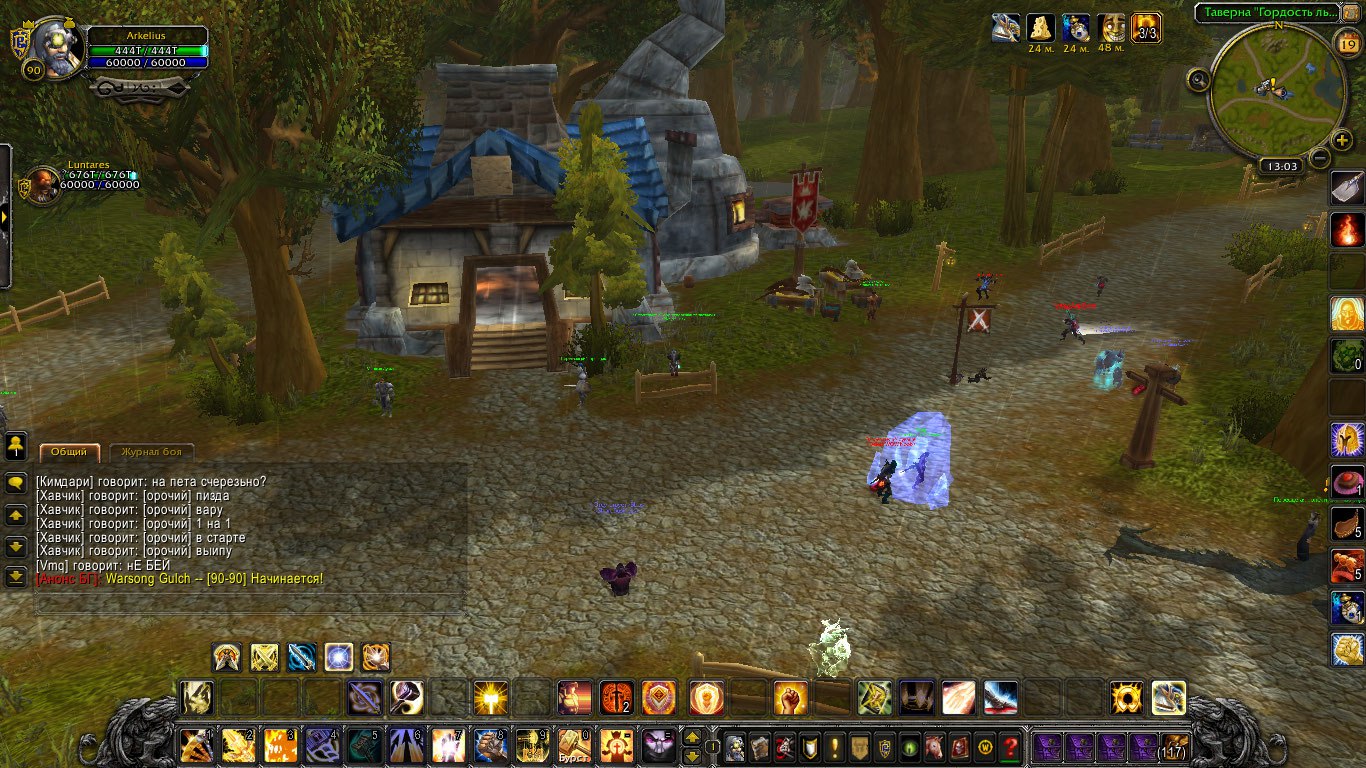Open the calendar button showing 19

click(1347, 42)
